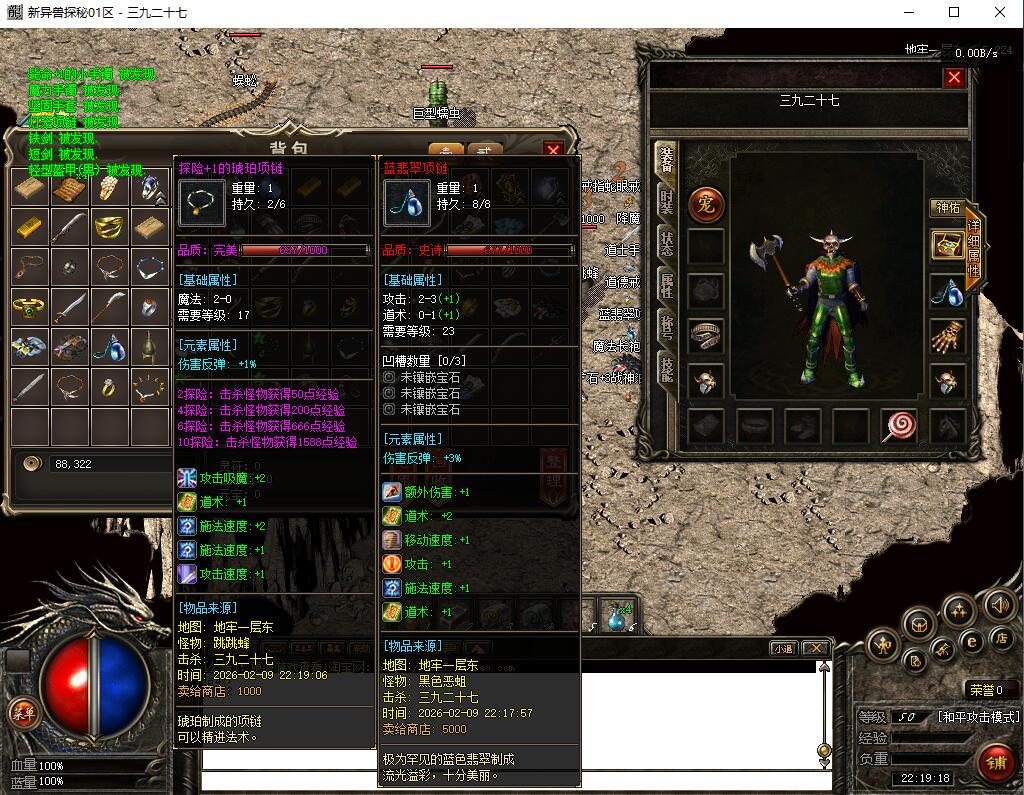Open the 状态 status tab

[666, 243]
